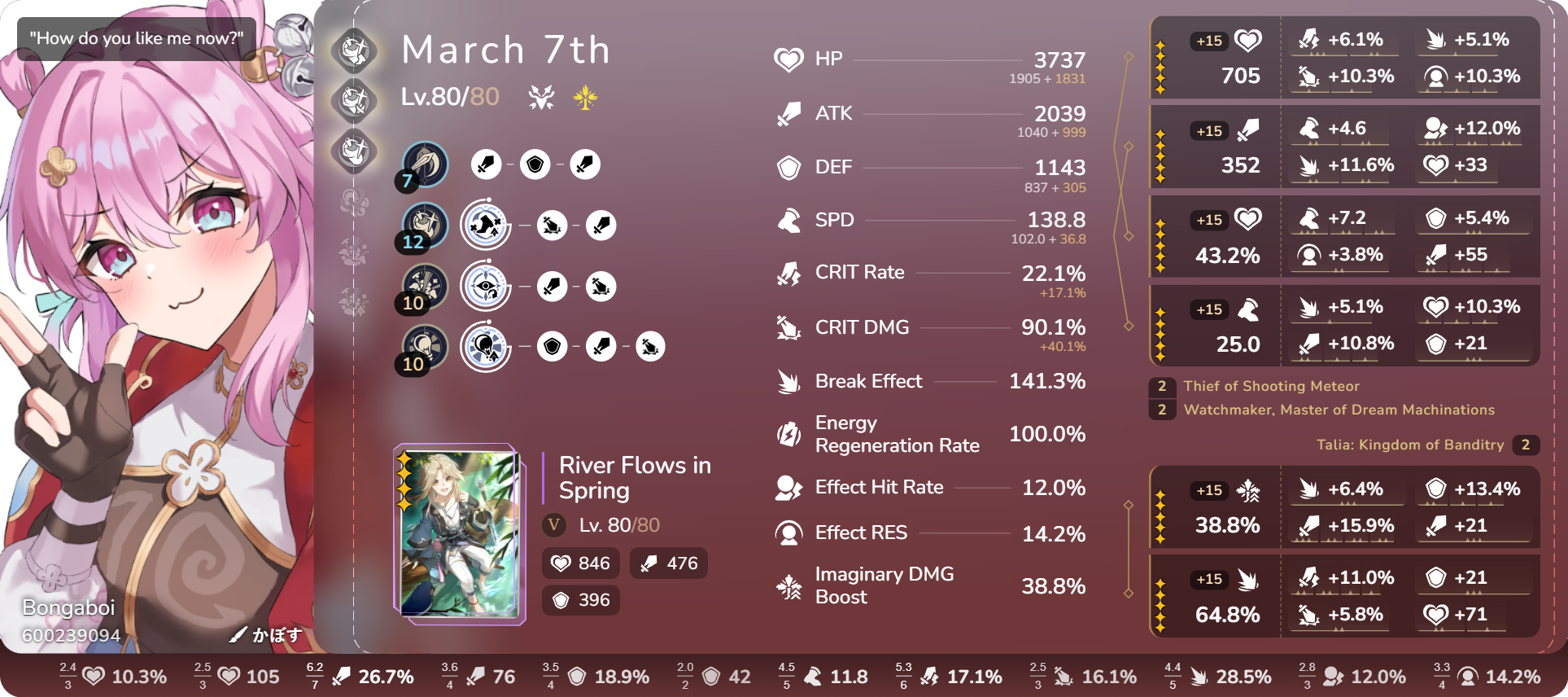Select the SPD boot stat icon
The width and height of the screenshot is (1568, 697).
point(788,220)
